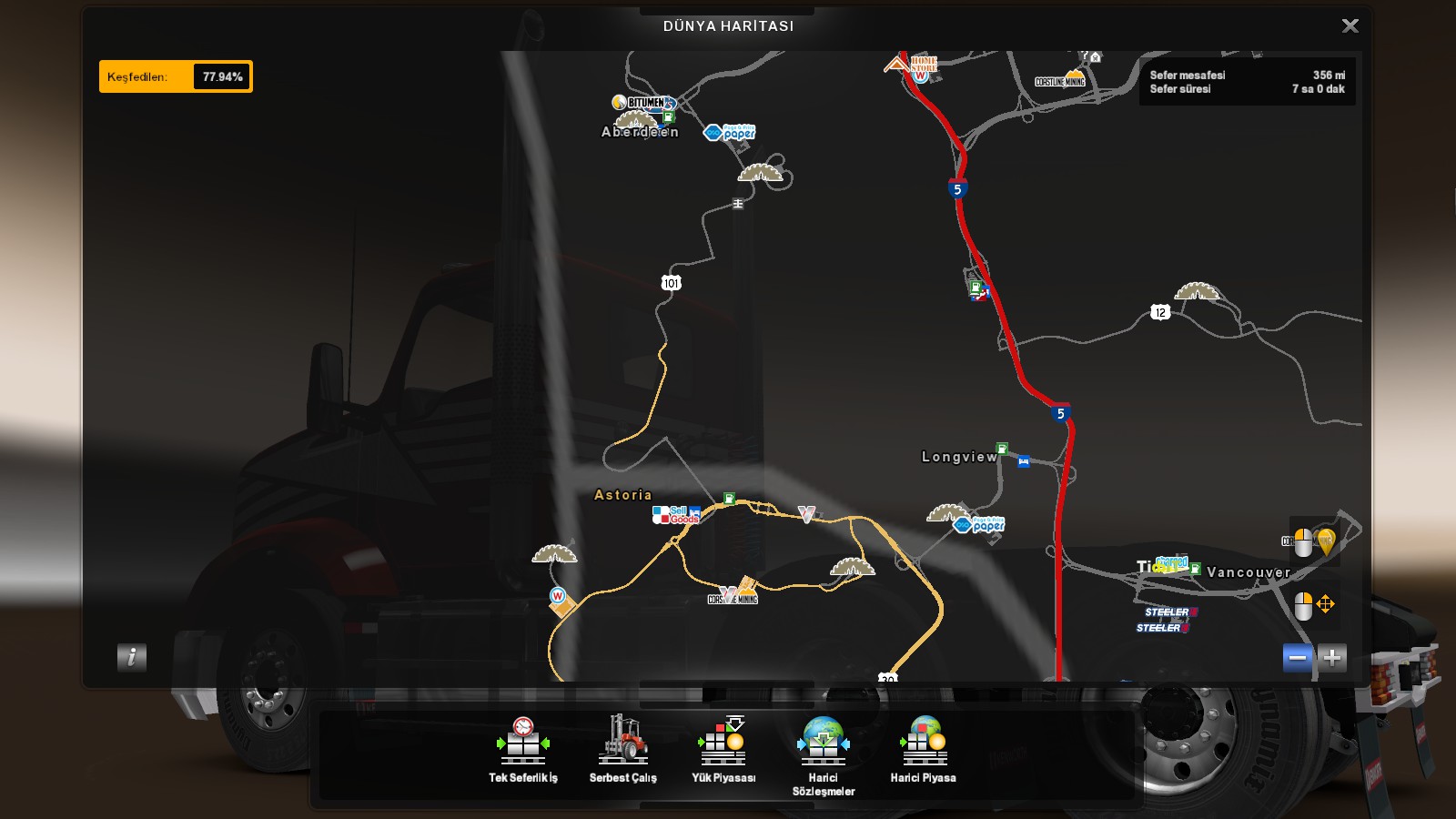Open Harici Sözleşmeler external contracts
Image resolution: width=1456 pixels, height=819 pixels.
coord(824,755)
